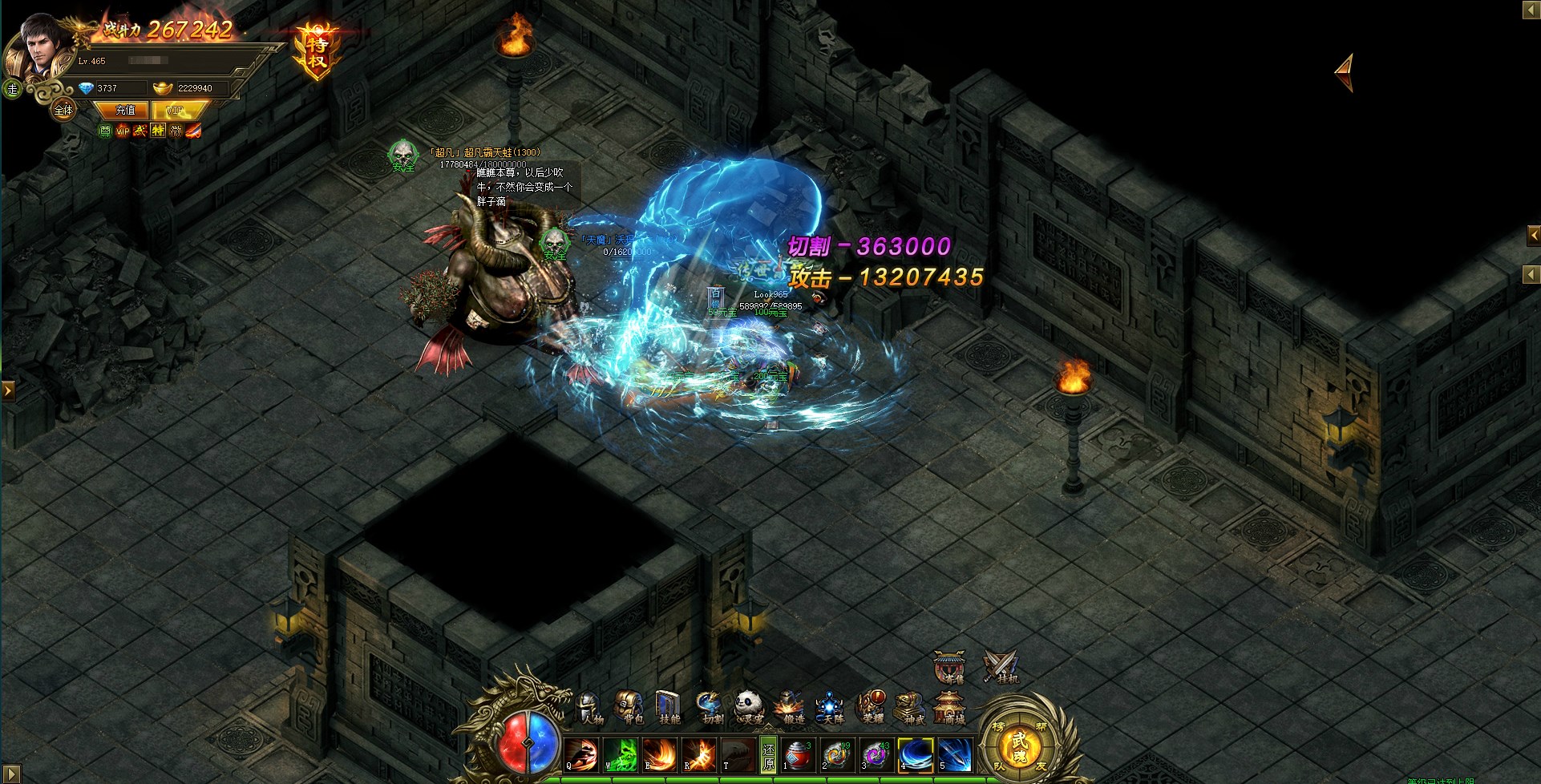Open the 武魂 golden orb
This screenshot has height=784, width=1541.
coord(1019,744)
